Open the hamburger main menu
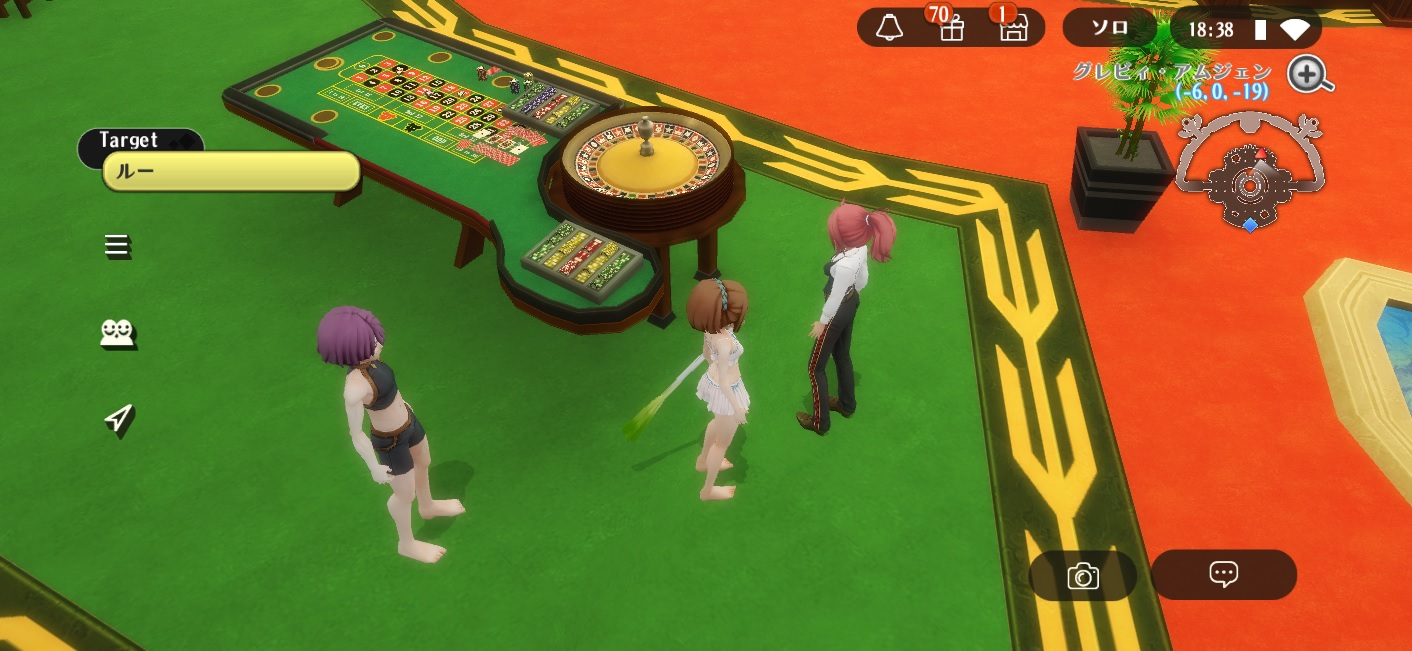 click(118, 246)
